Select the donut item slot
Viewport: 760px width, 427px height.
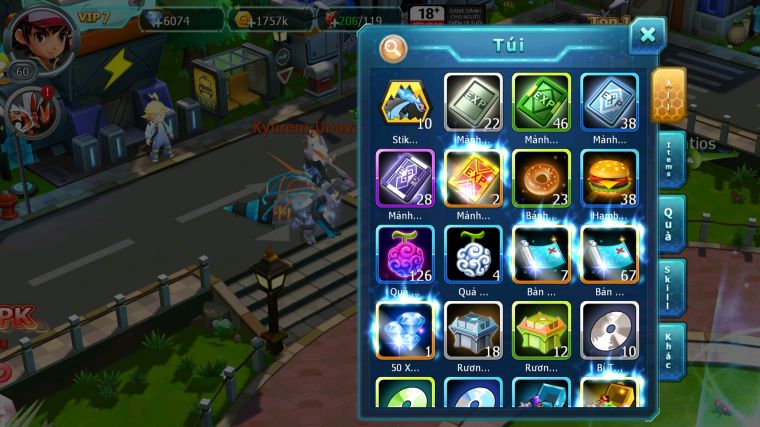tap(541, 178)
